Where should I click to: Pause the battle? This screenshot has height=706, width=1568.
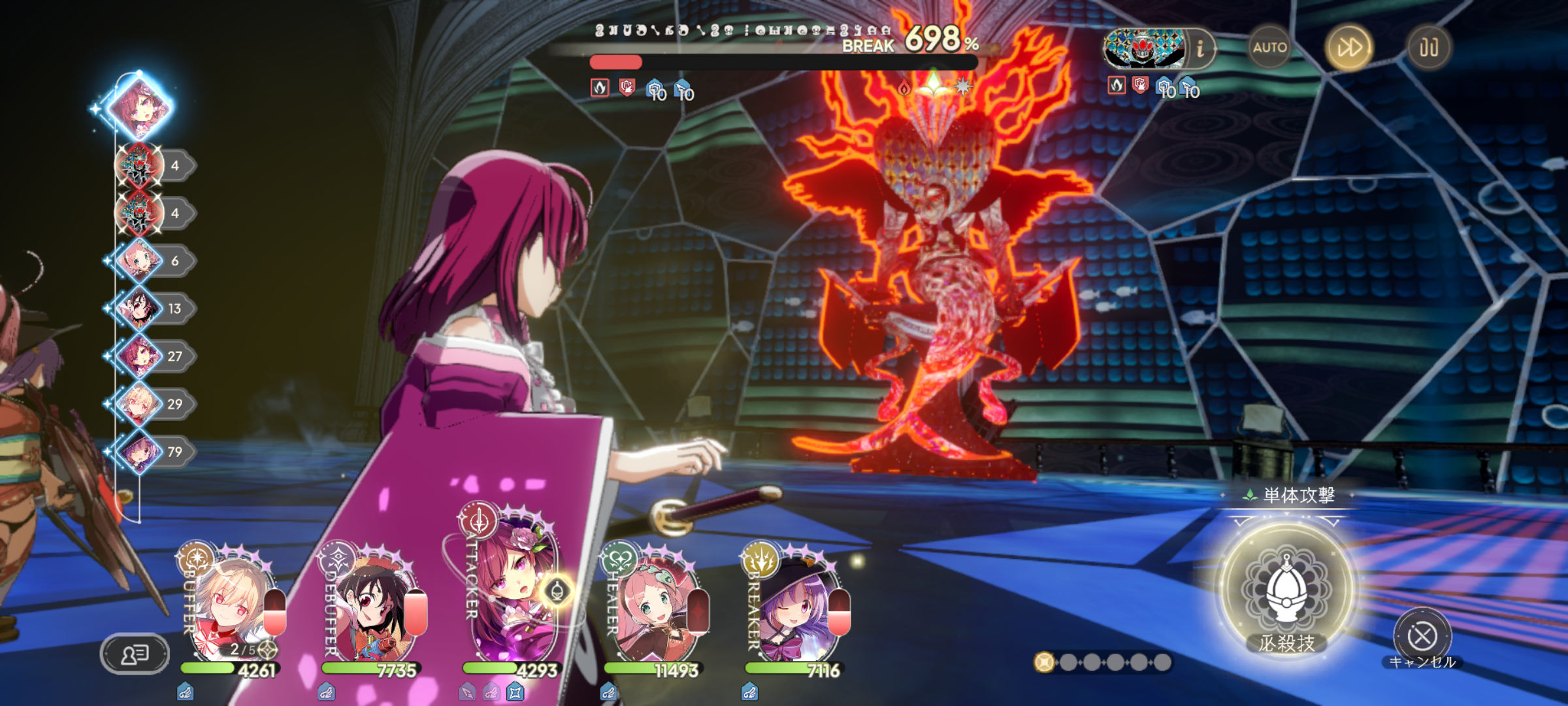(x=1428, y=47)
